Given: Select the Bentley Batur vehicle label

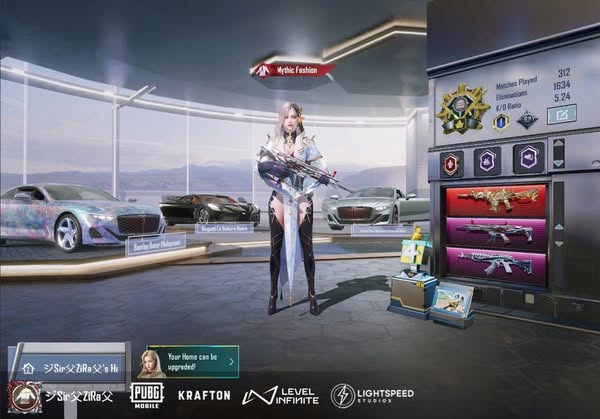Looking at the screenshot, I should (x=155, y=244).
